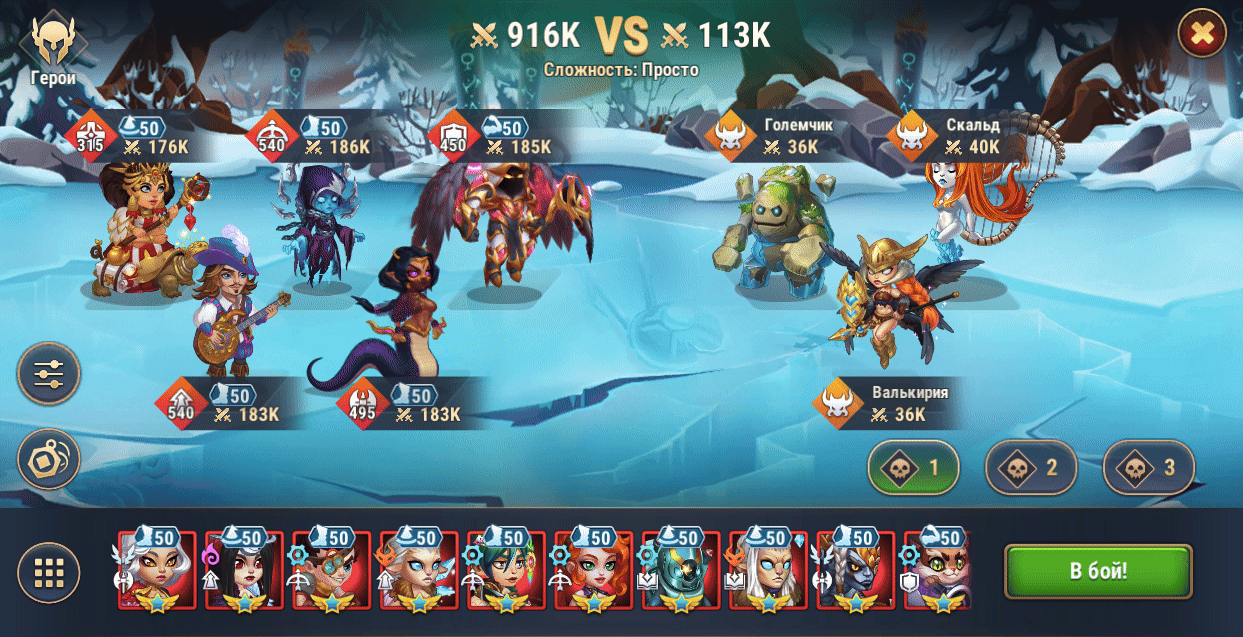This screenshot has width=1243, height=637.
Task: Switch to enemy wave 2
Action: click(1031, 467)
